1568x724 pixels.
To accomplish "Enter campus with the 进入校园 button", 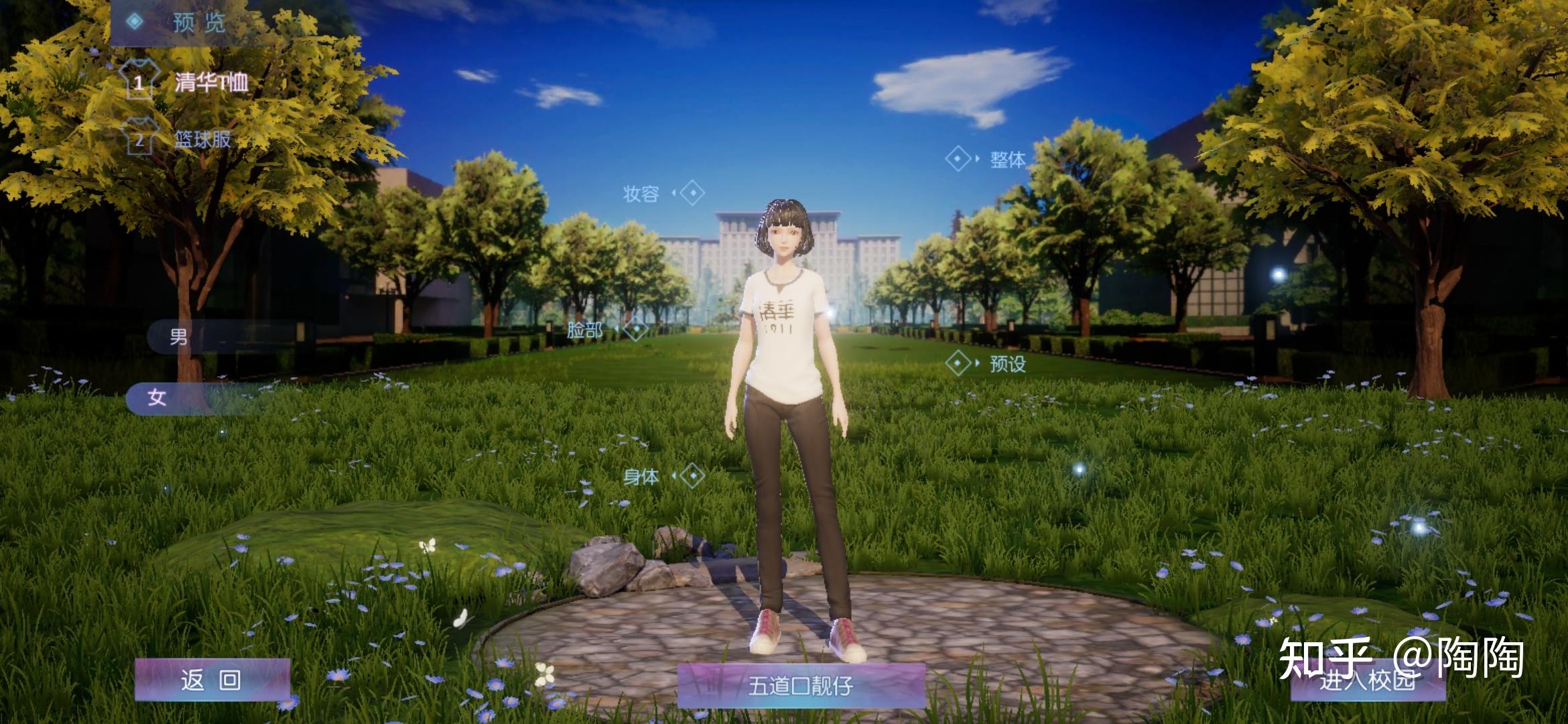I will click(1367, 680).
